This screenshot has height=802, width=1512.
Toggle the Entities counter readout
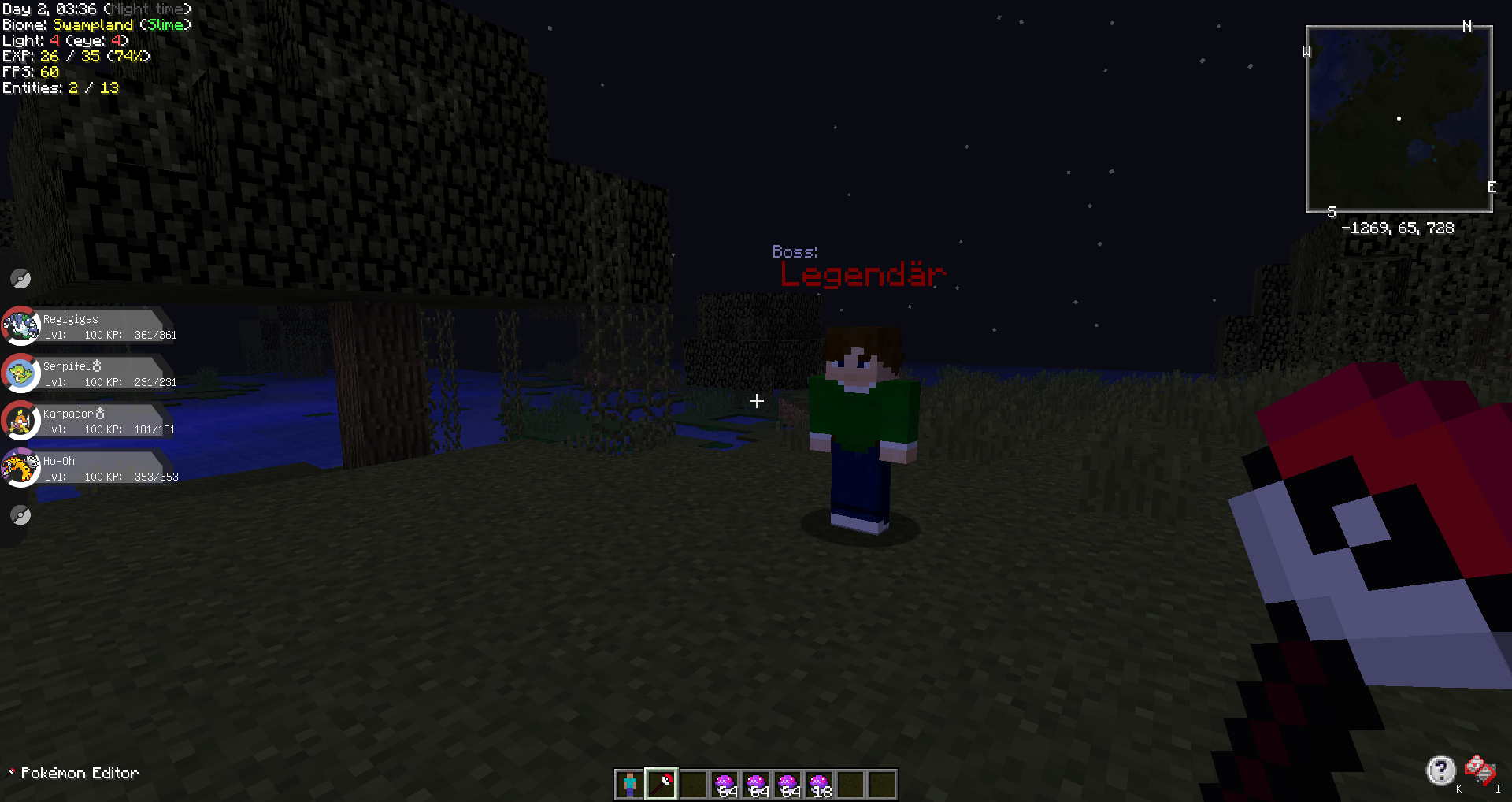point(61,88)
